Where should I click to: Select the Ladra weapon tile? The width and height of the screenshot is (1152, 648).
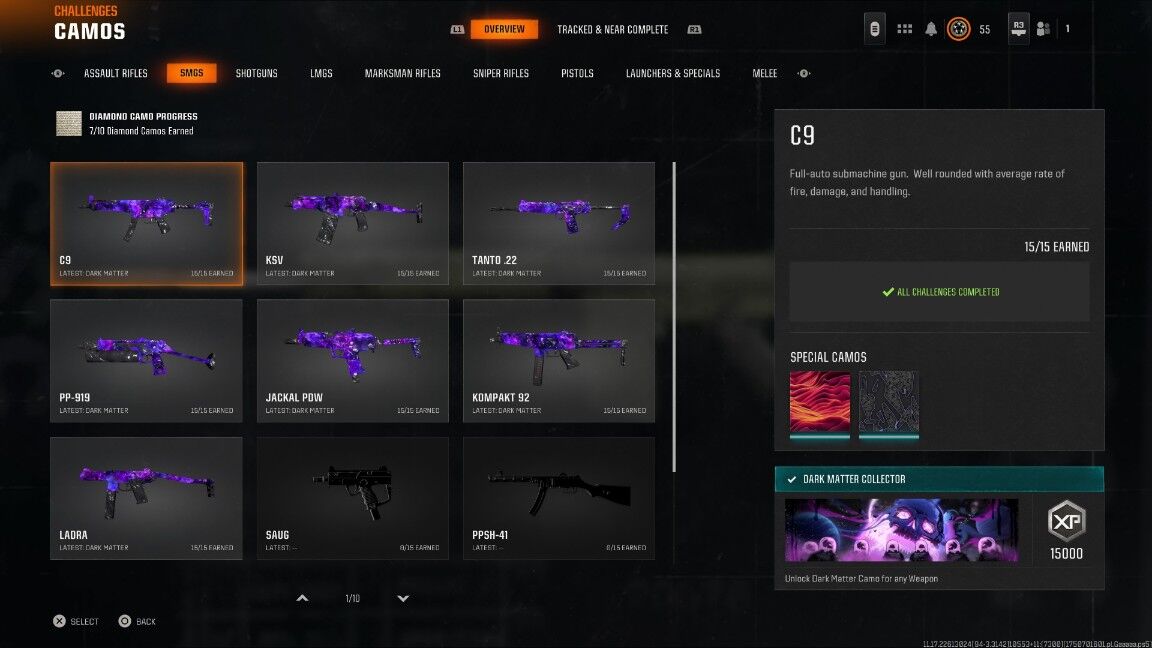(x=146, y=497)
